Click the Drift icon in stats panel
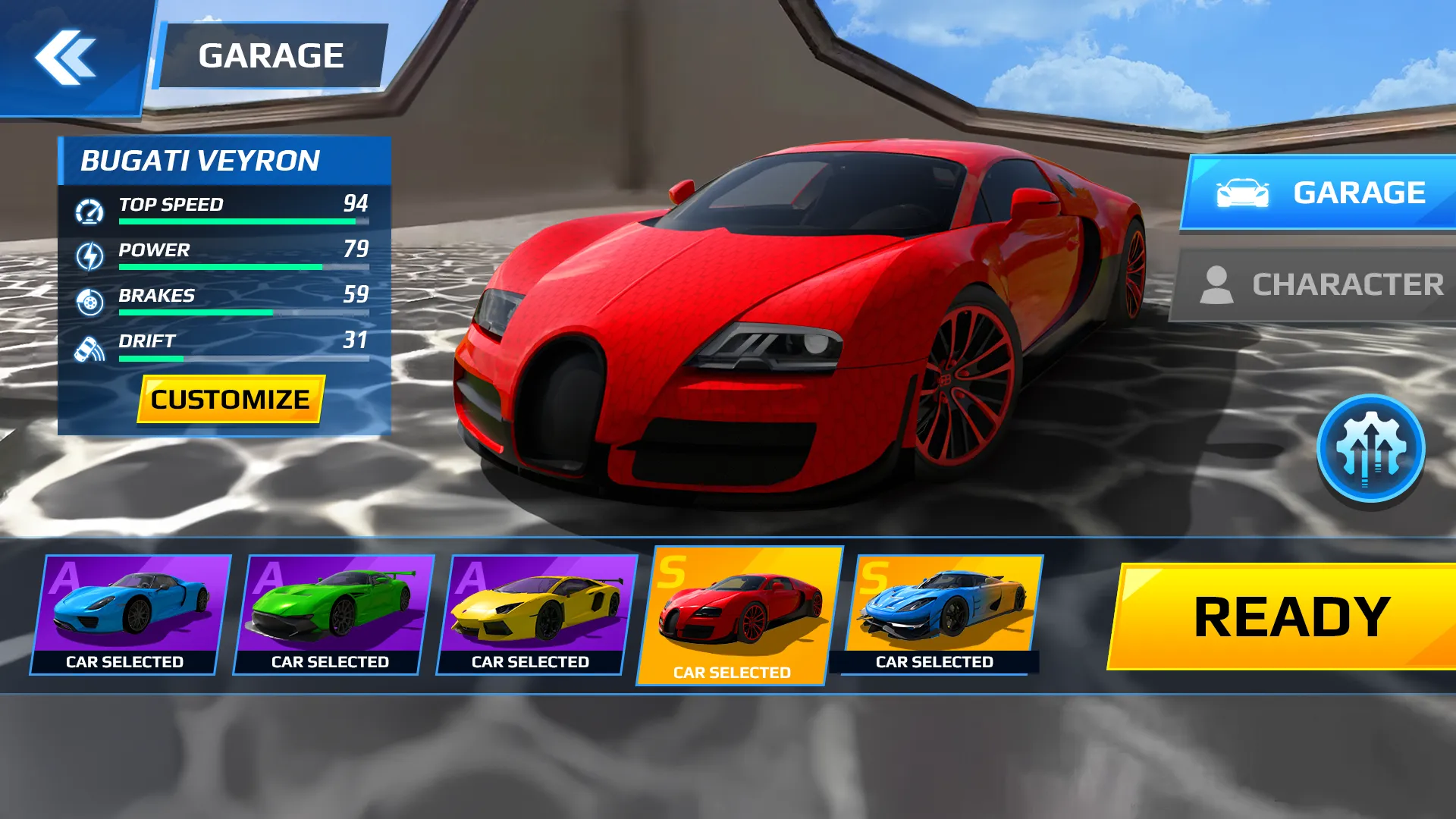Image resolution: width=1456 pixels, height=819 pixels. coord(90,350)
